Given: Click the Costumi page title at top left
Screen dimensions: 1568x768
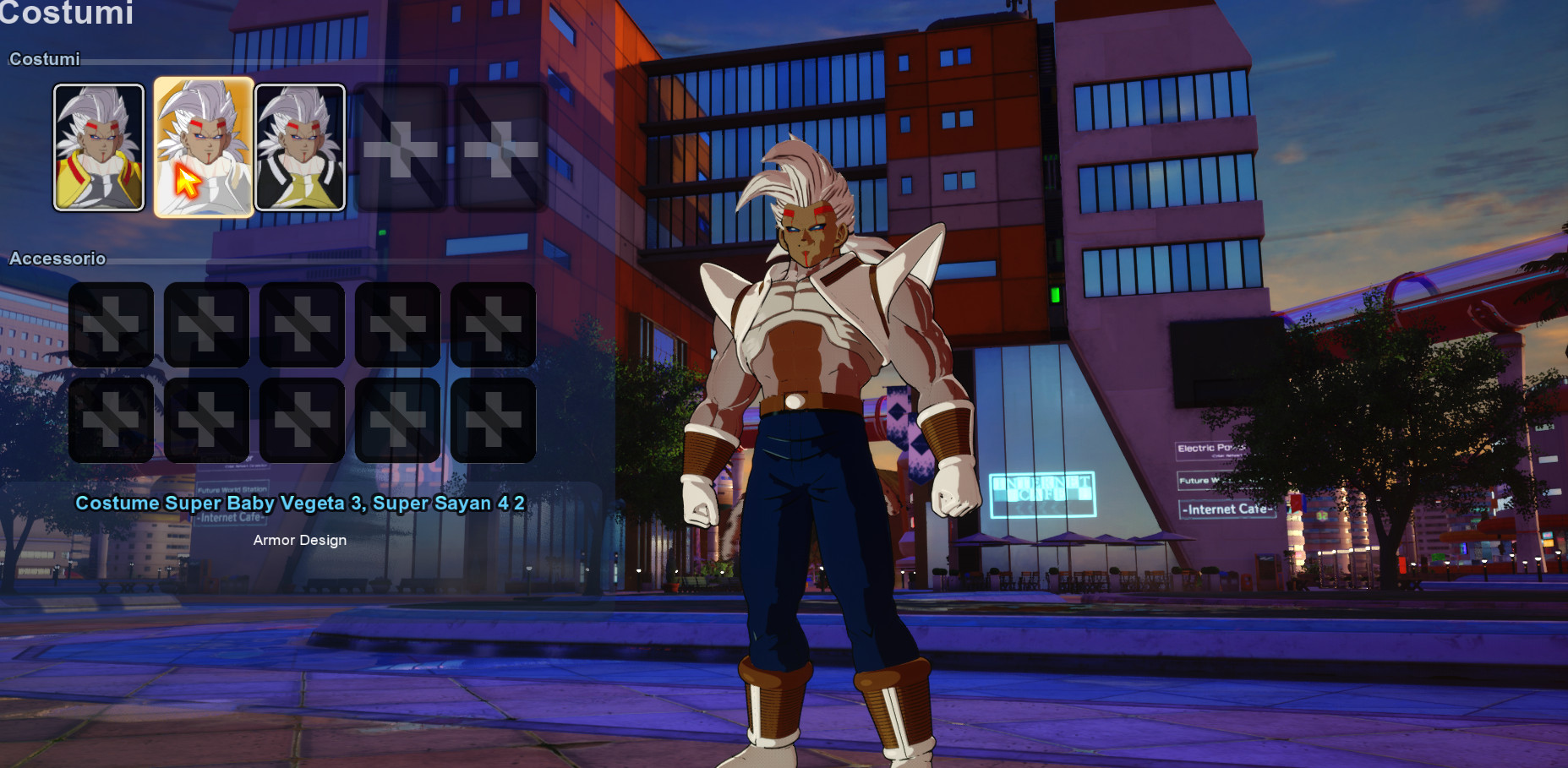Looking at the screenshot, I should pyautogui.click(x=68, y=14).
